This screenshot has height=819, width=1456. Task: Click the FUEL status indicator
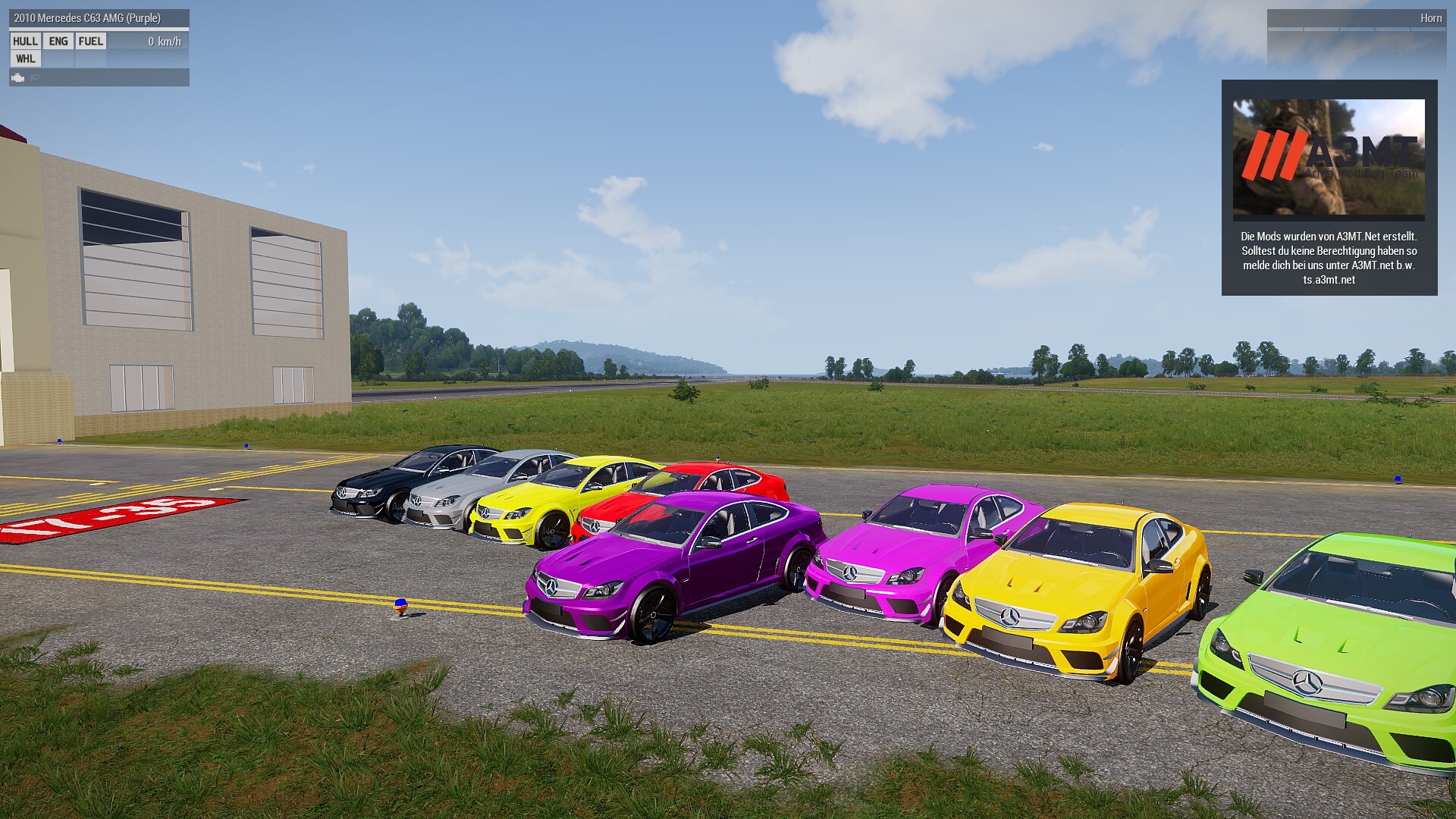[x=91, y=42]
